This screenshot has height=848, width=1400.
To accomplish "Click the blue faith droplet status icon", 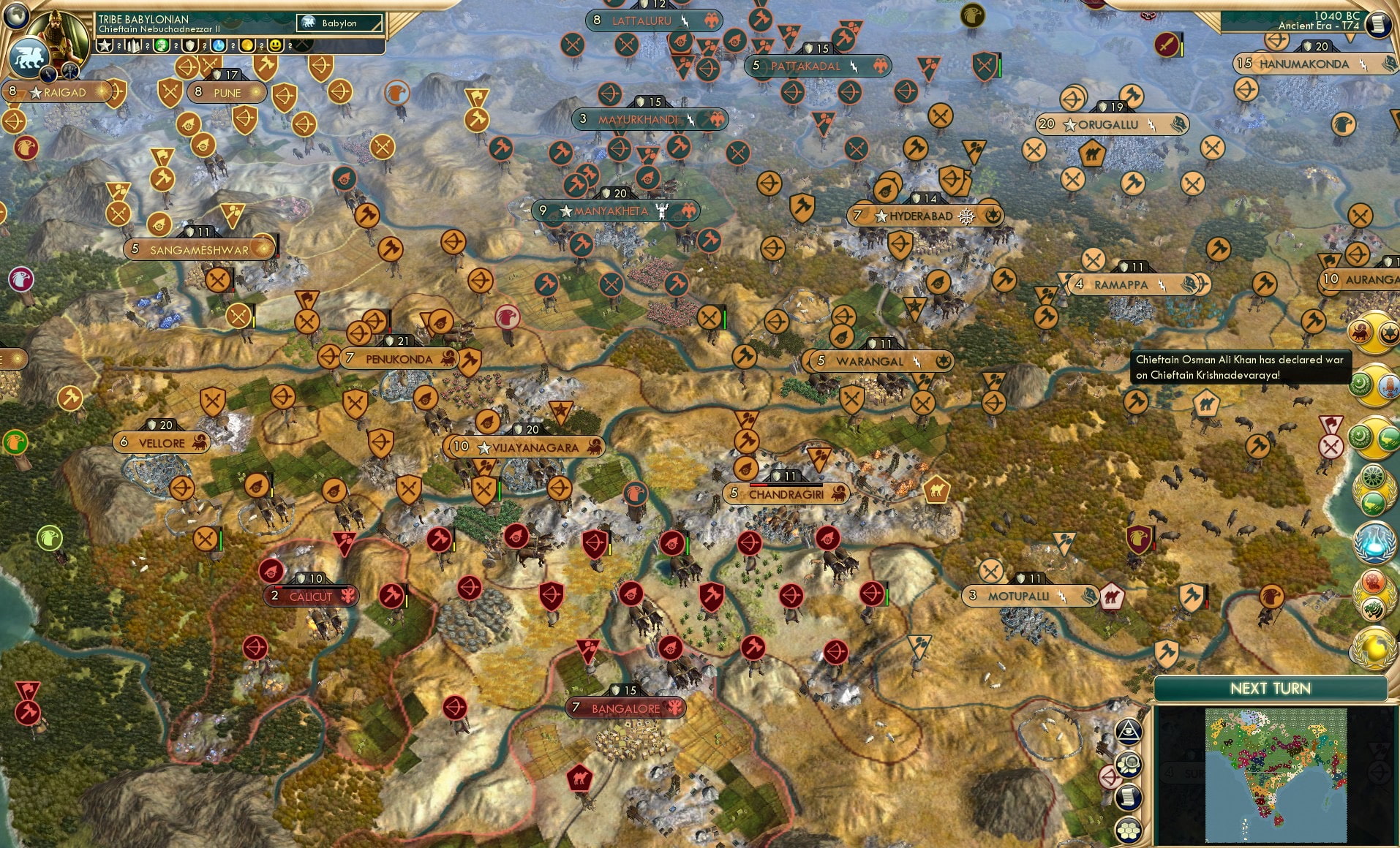I will [x=217, y=45].
